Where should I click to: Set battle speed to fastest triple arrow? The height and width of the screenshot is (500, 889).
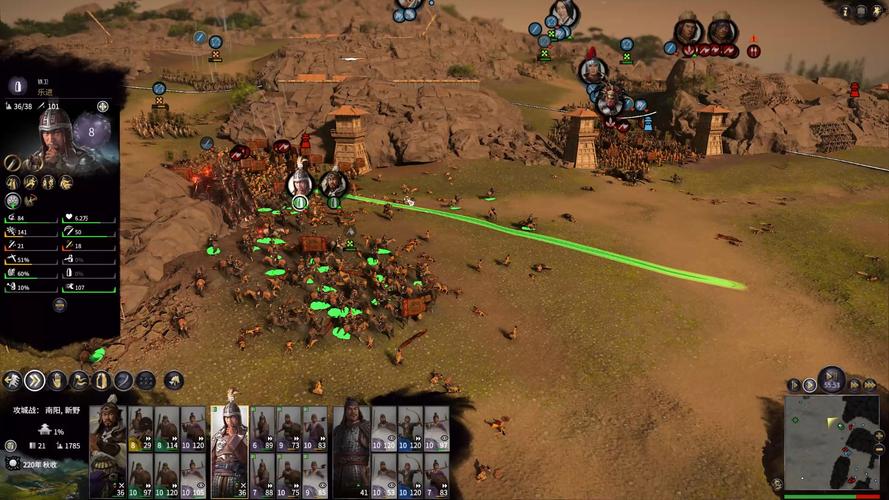point(869,384)
